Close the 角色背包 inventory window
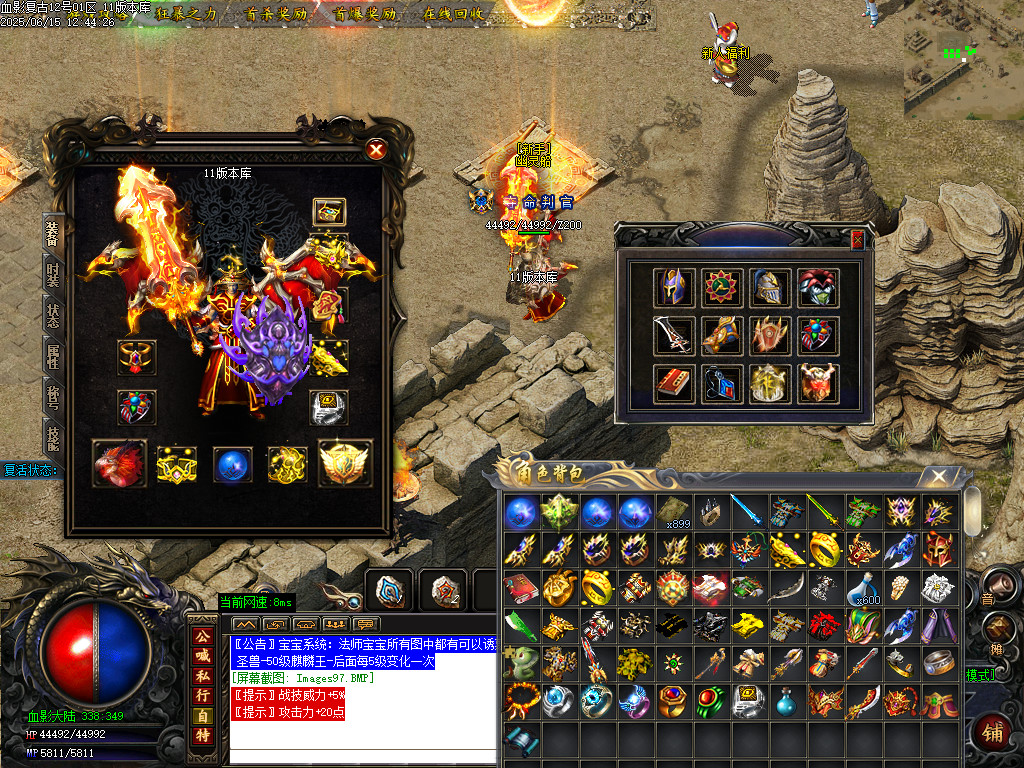The image size is (1024, 768). click(938, 477)
